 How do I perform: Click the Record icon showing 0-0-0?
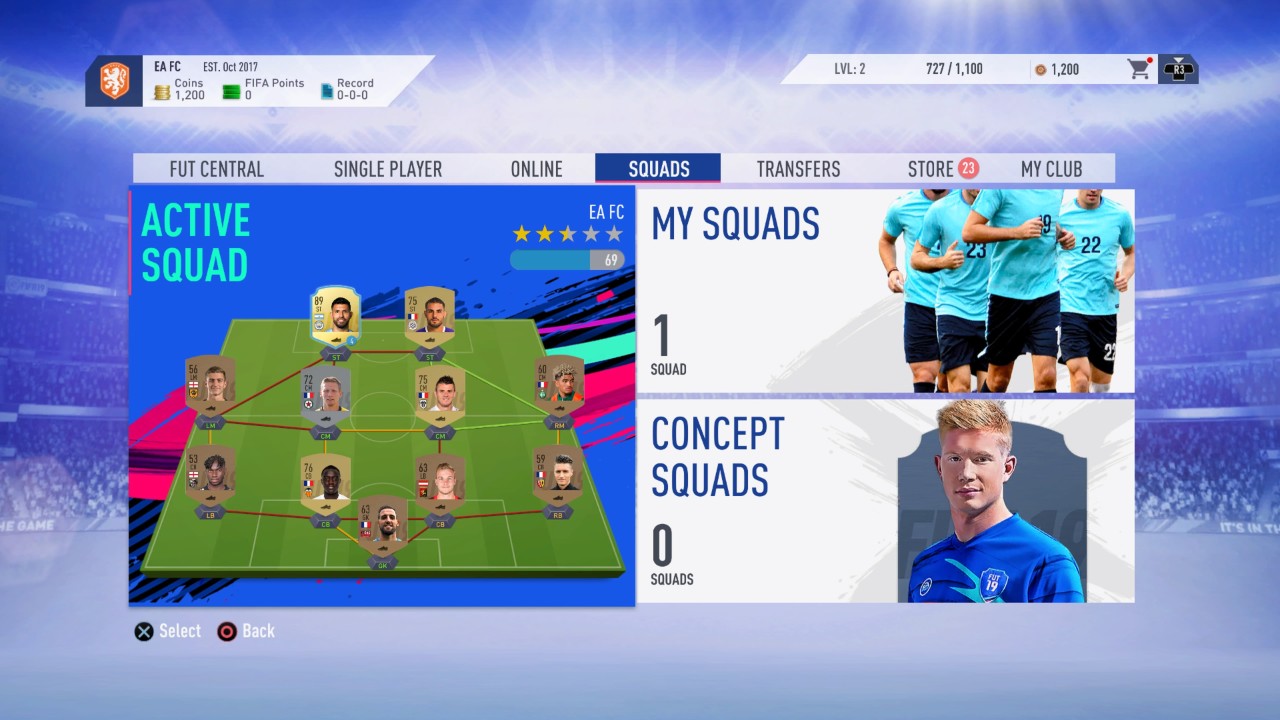coord(327,89)
